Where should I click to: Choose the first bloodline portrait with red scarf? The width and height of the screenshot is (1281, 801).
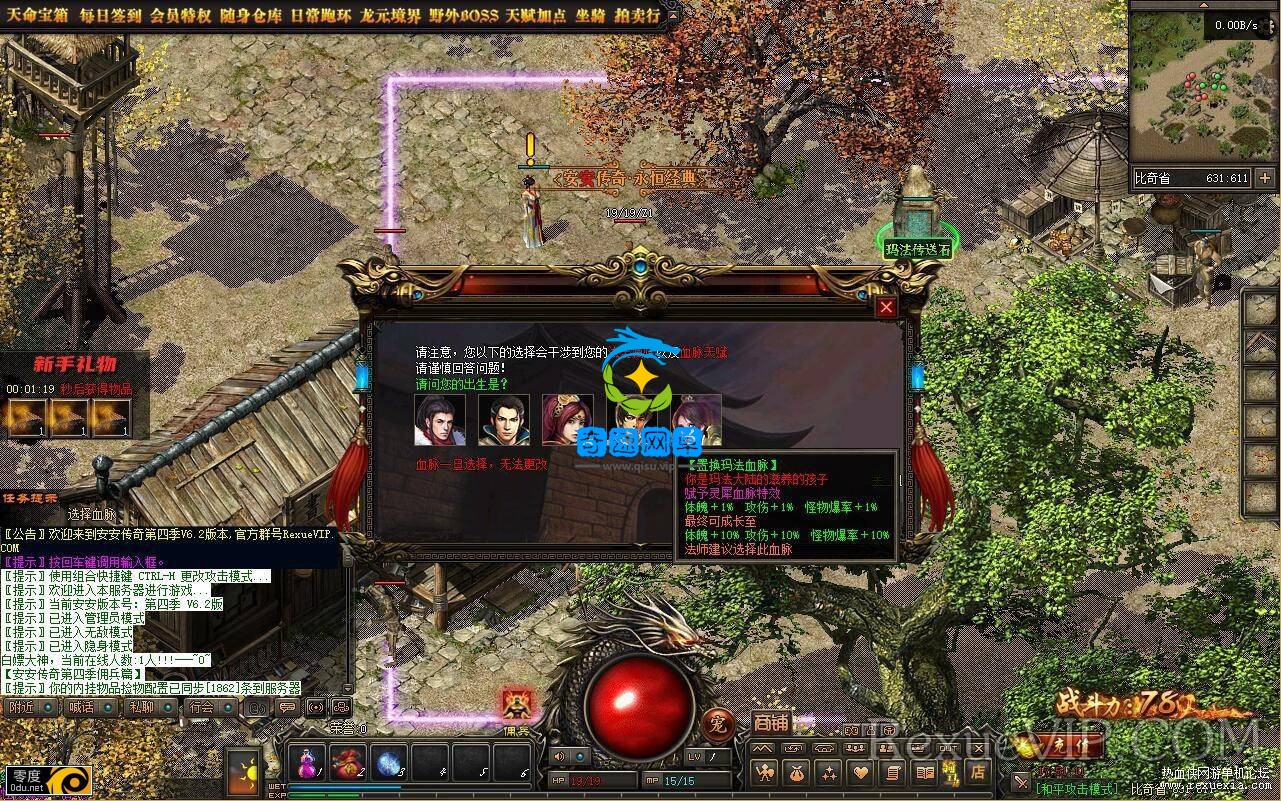coord(440,420)
